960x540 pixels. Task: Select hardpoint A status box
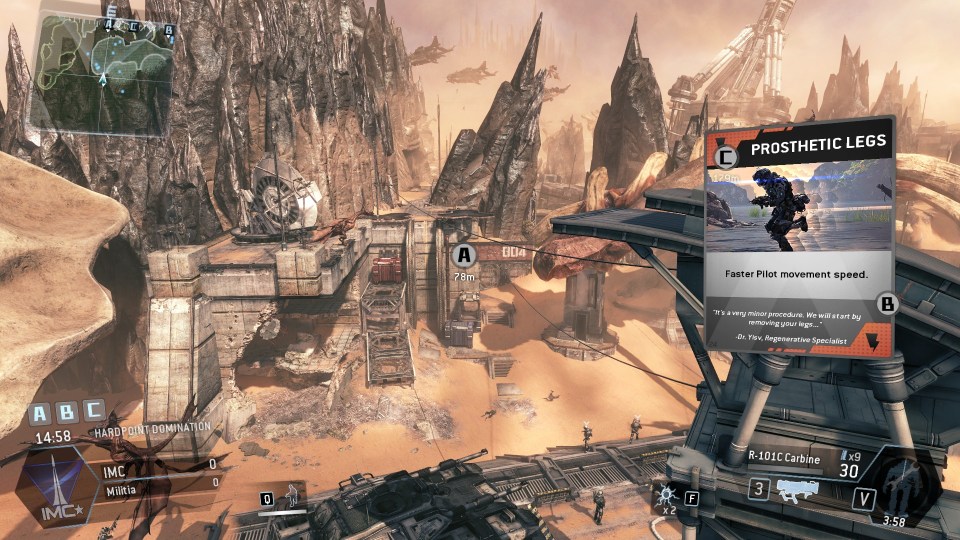[41, 412]
